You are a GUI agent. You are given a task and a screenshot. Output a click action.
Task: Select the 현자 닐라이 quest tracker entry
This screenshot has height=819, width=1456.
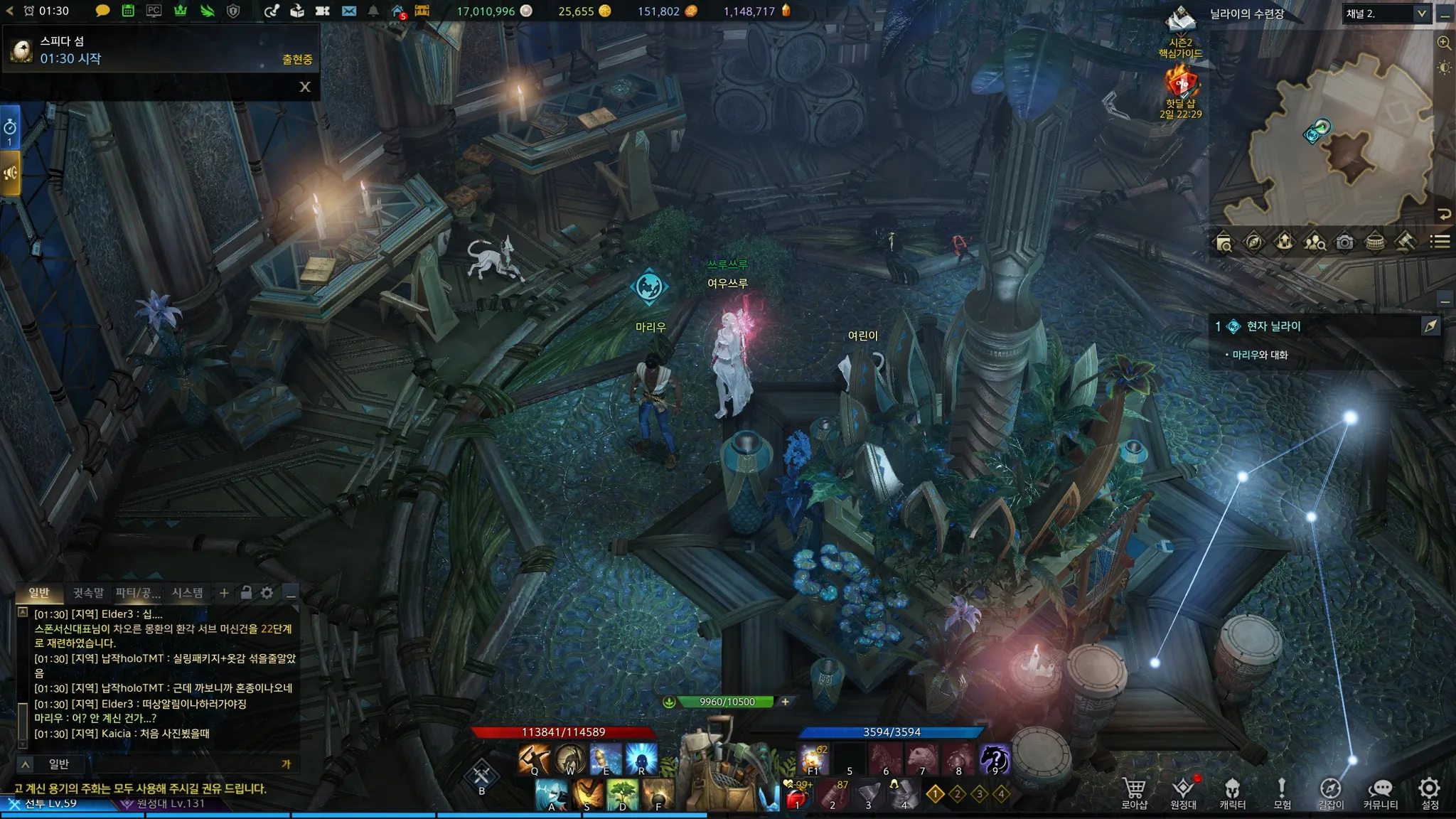(1273, 326)
